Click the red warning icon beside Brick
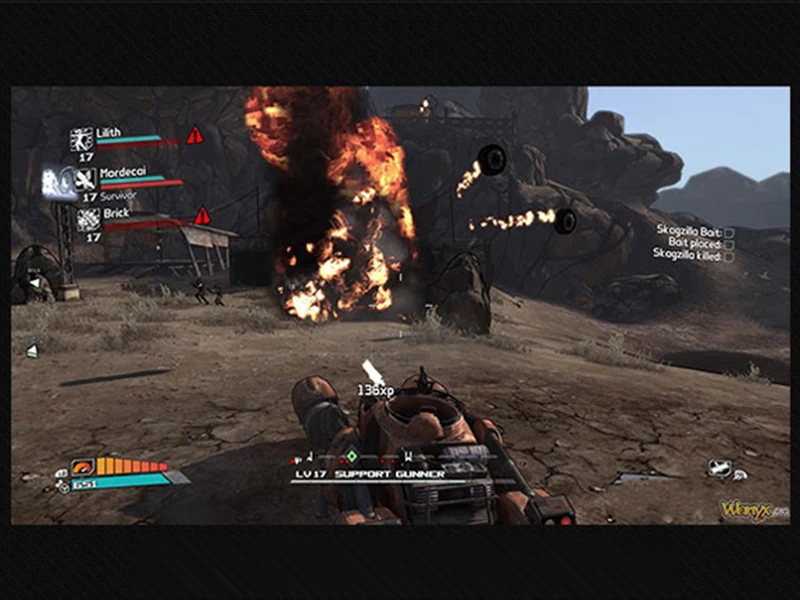 click(202, 216)
